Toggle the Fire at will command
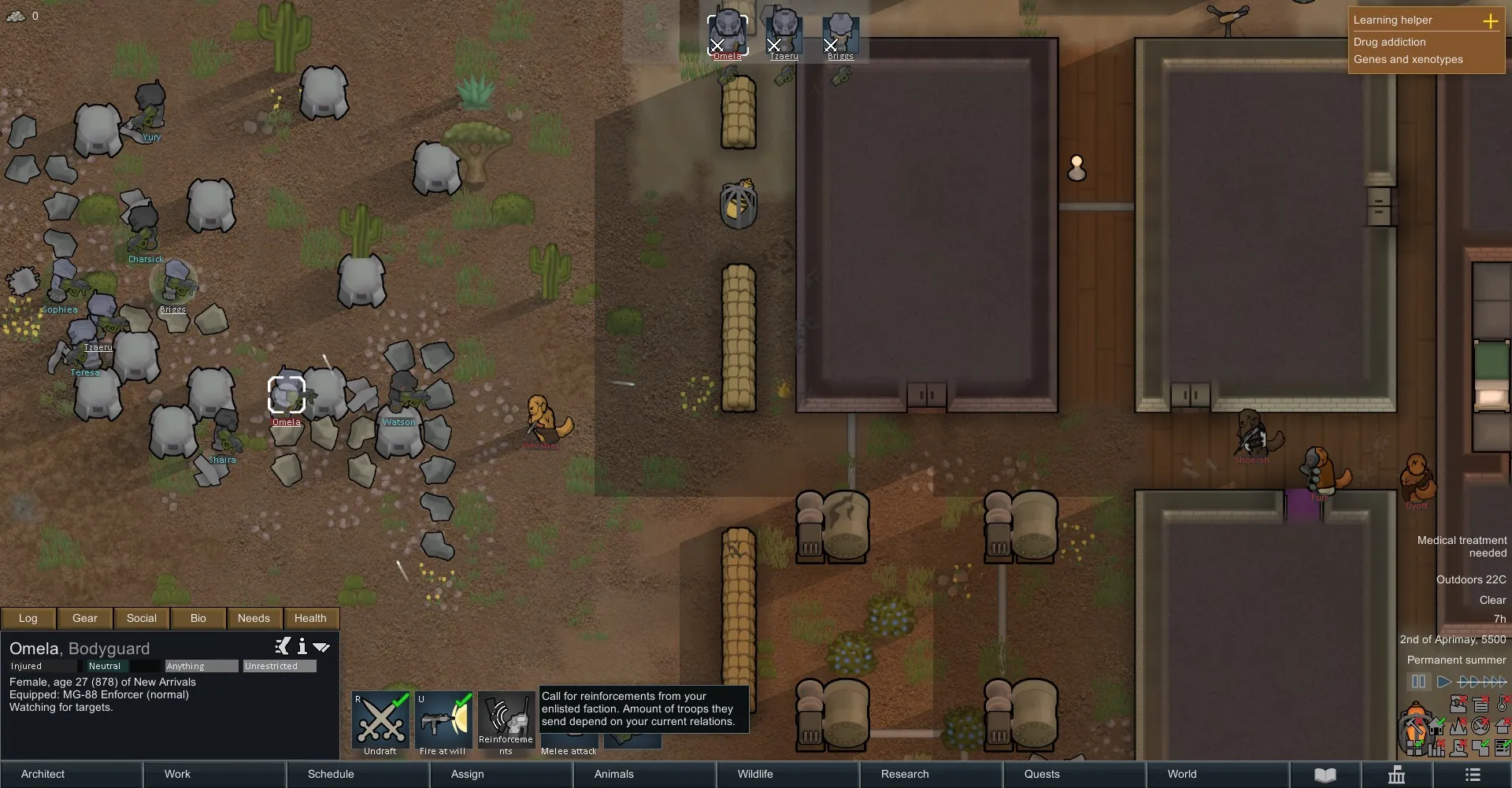Screen dimensions: 1512x788 pyautogui.click(x=443, y=720)
